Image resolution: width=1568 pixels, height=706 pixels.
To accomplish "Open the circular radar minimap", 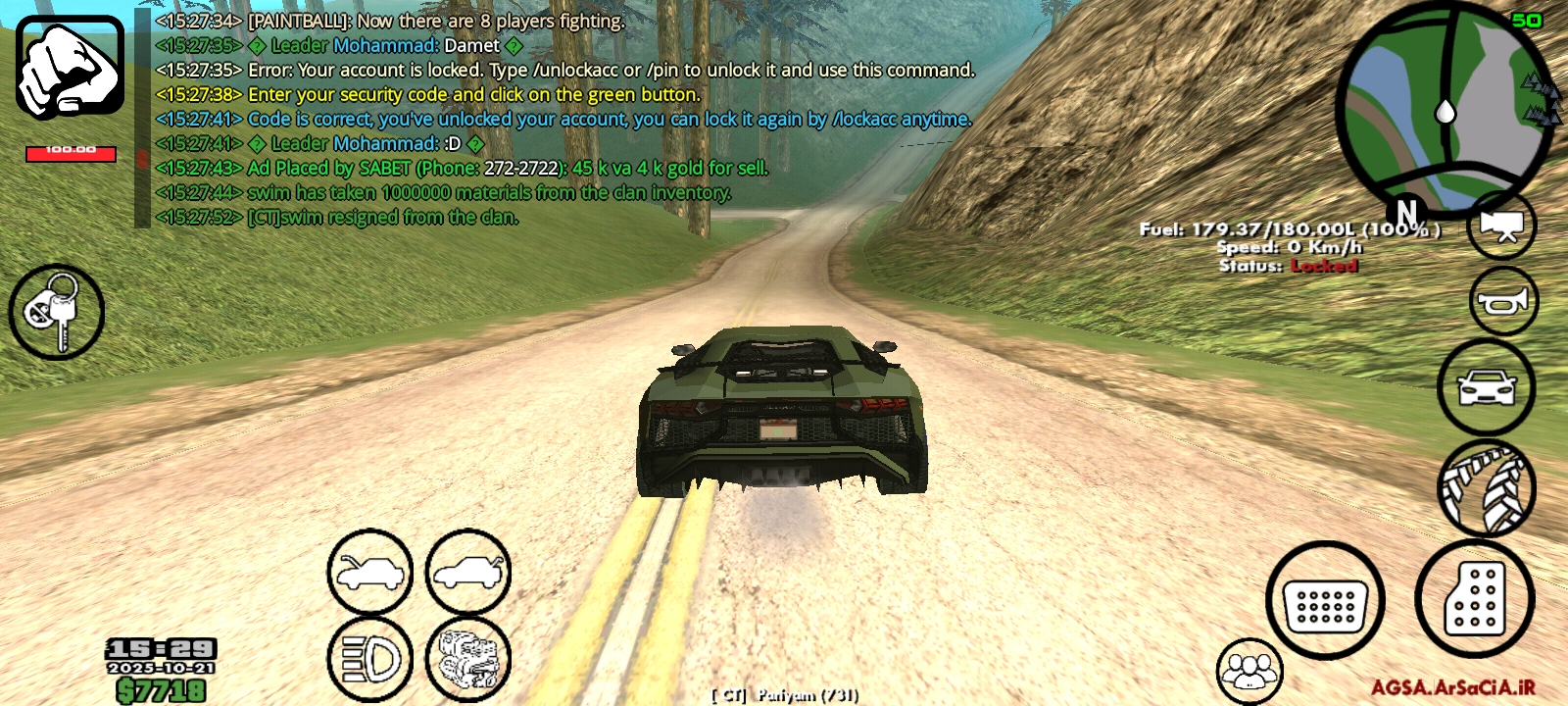I will [1443, 109].
